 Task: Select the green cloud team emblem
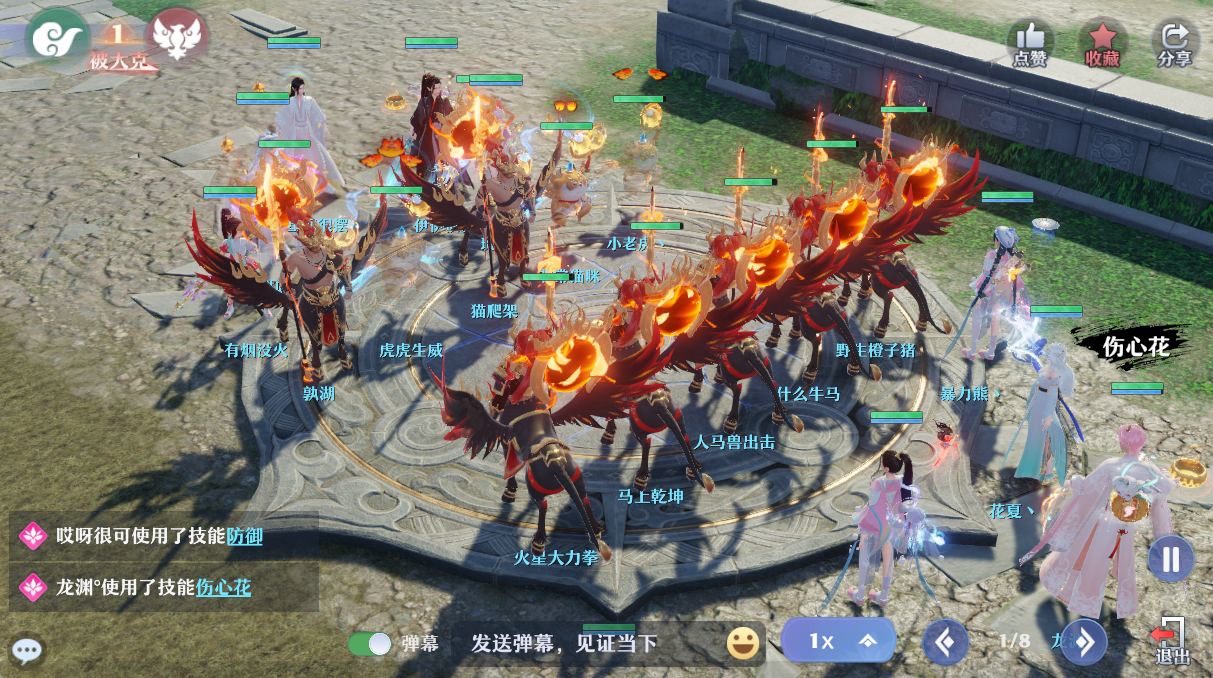coord(57,36)
